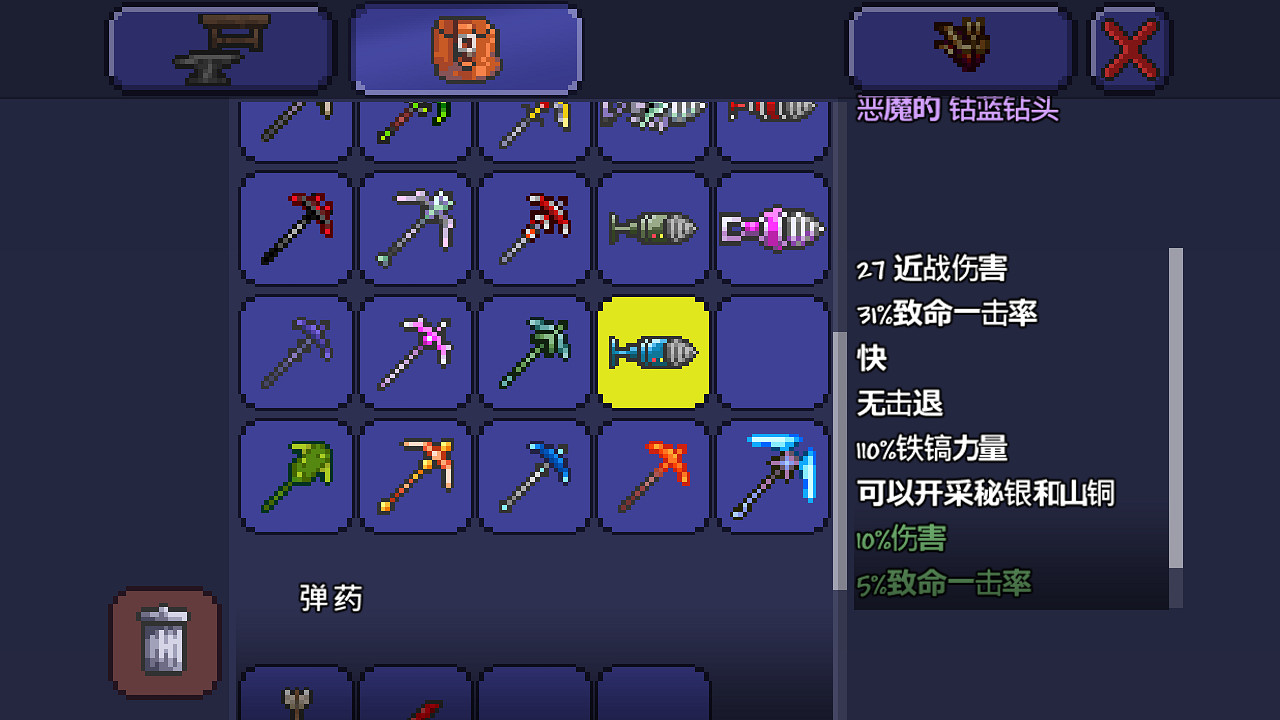
Task: Select the teal pickaxe beside the yellow slot
Action: click(533, 353)
